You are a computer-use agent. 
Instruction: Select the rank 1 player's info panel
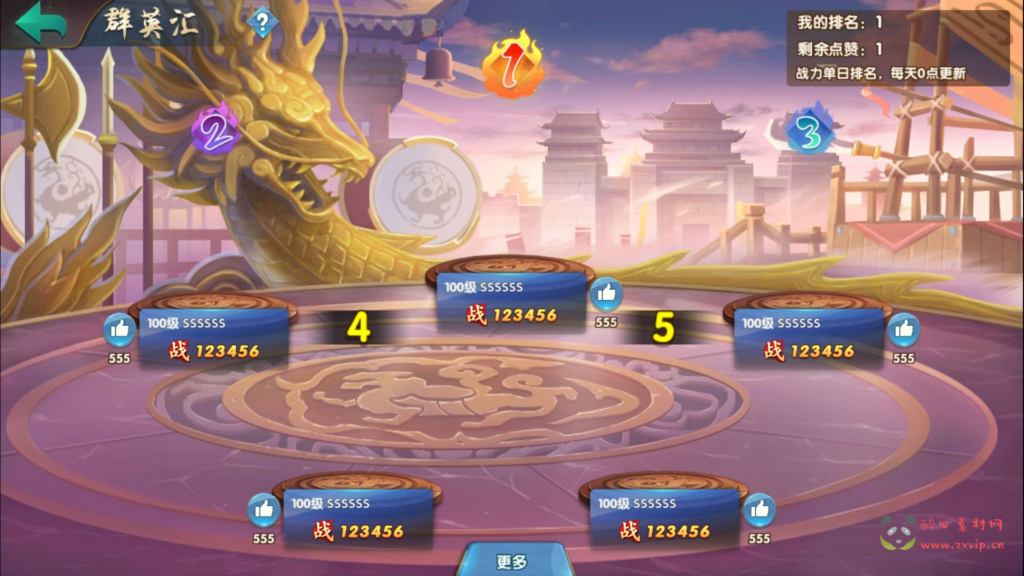511,302
